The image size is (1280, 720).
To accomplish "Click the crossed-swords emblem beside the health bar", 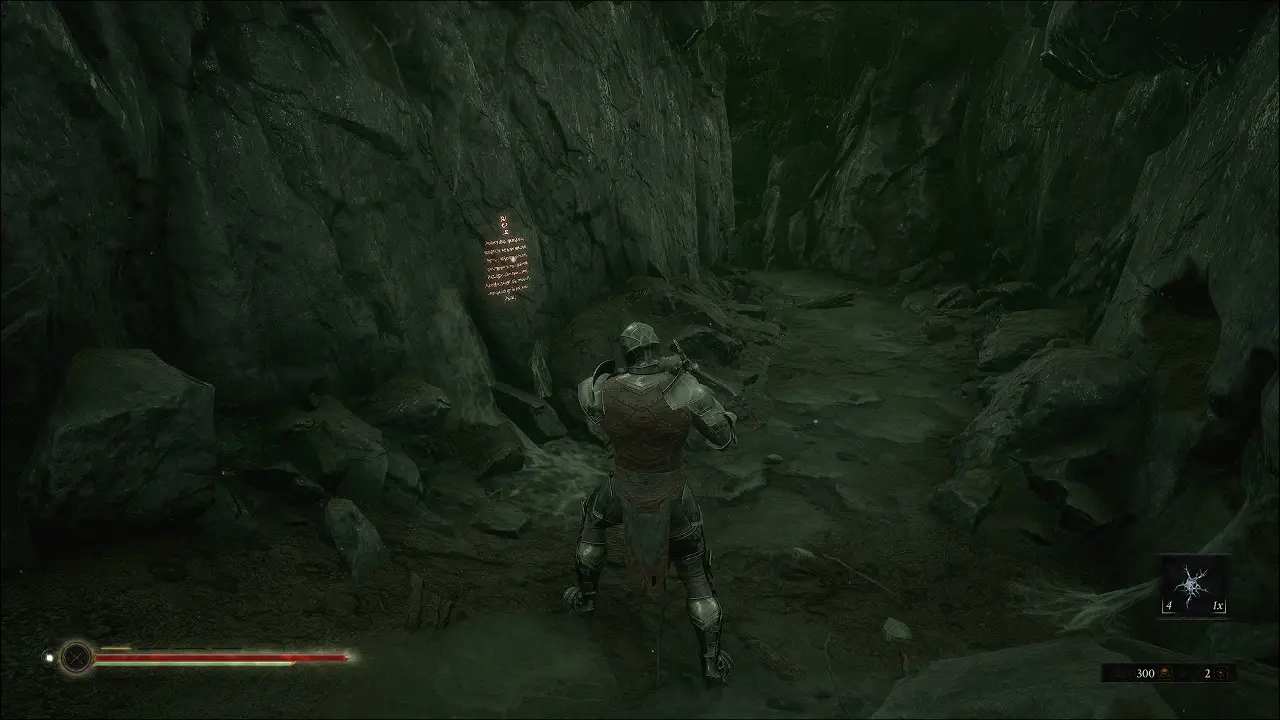I will click(x=75, y=657).
